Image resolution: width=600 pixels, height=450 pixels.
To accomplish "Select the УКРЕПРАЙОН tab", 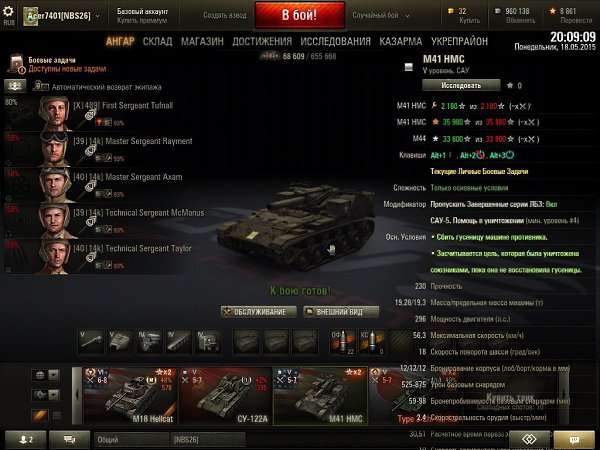I will click(x=461, y=42).
